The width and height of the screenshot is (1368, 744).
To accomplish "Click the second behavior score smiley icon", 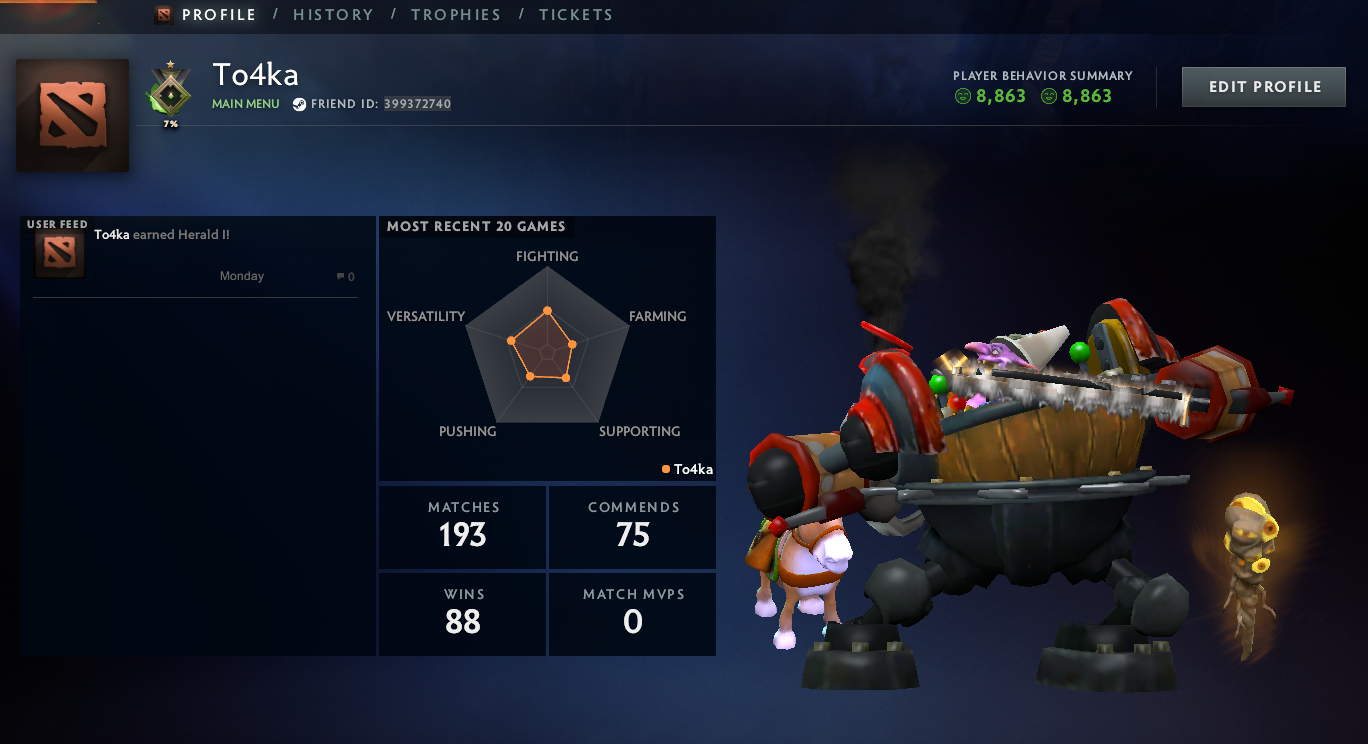I will (1050, 95).
